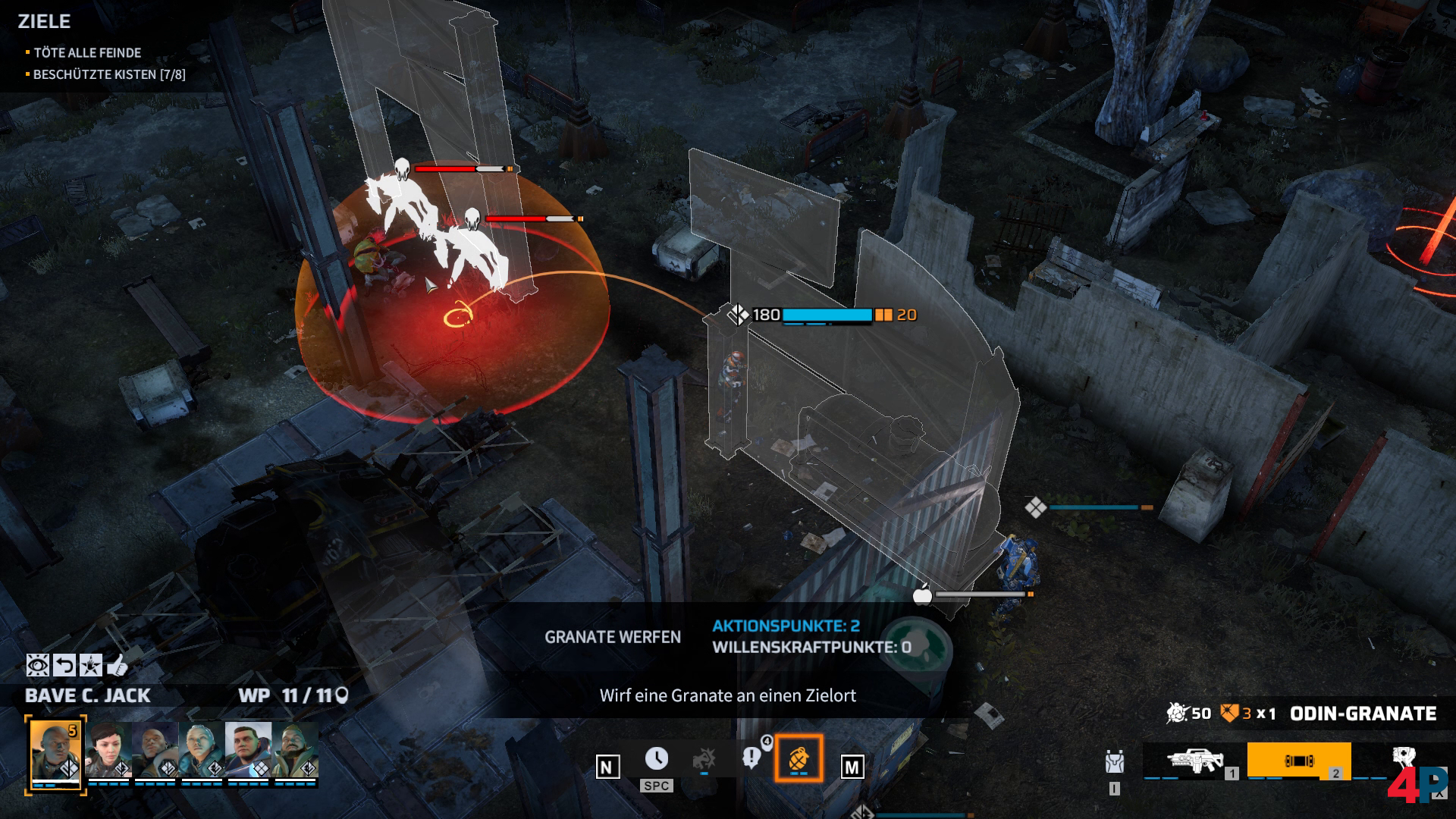
Task: Click the thumbs-up status icon
Action: click(117, 666)
